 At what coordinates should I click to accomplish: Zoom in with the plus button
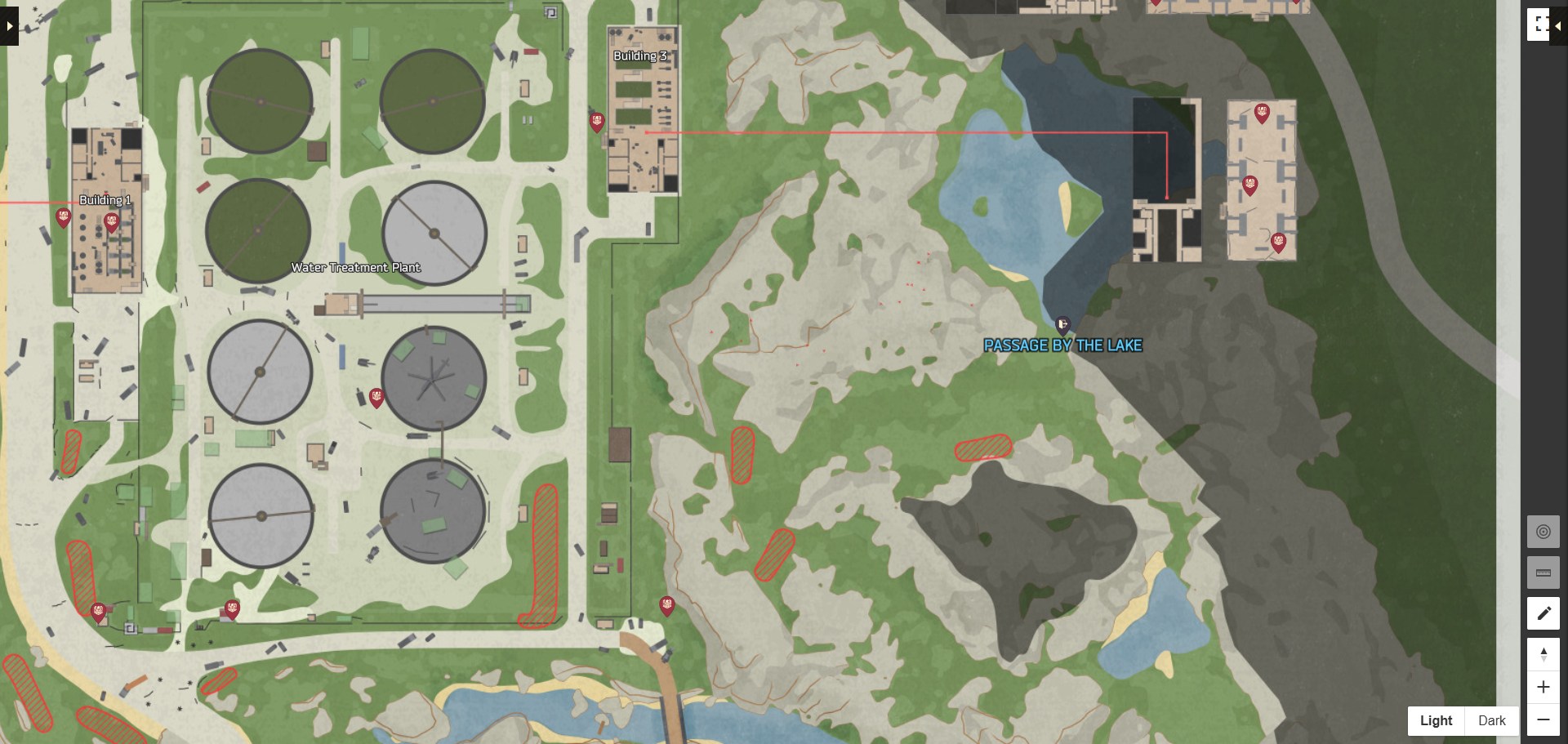point(1543,687)
